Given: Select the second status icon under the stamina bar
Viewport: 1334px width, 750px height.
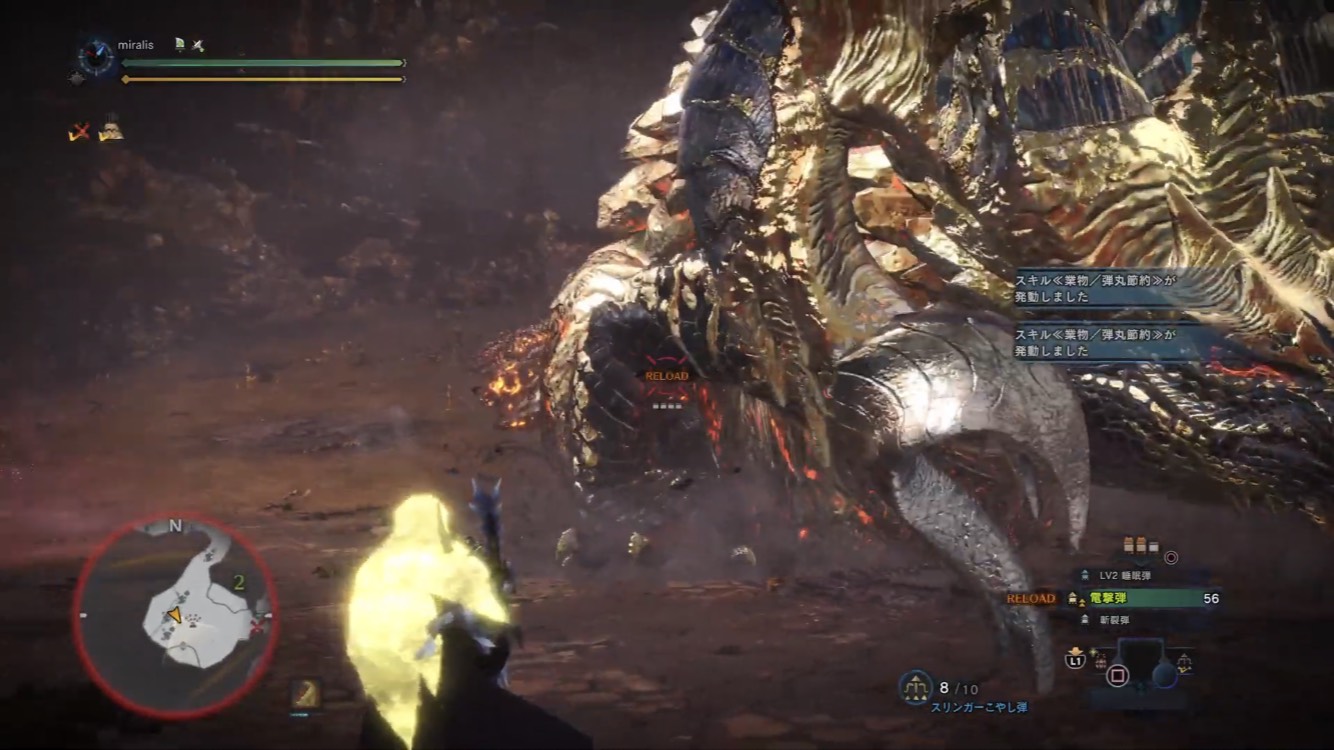Looking at the screenshot, I should 110,131.
